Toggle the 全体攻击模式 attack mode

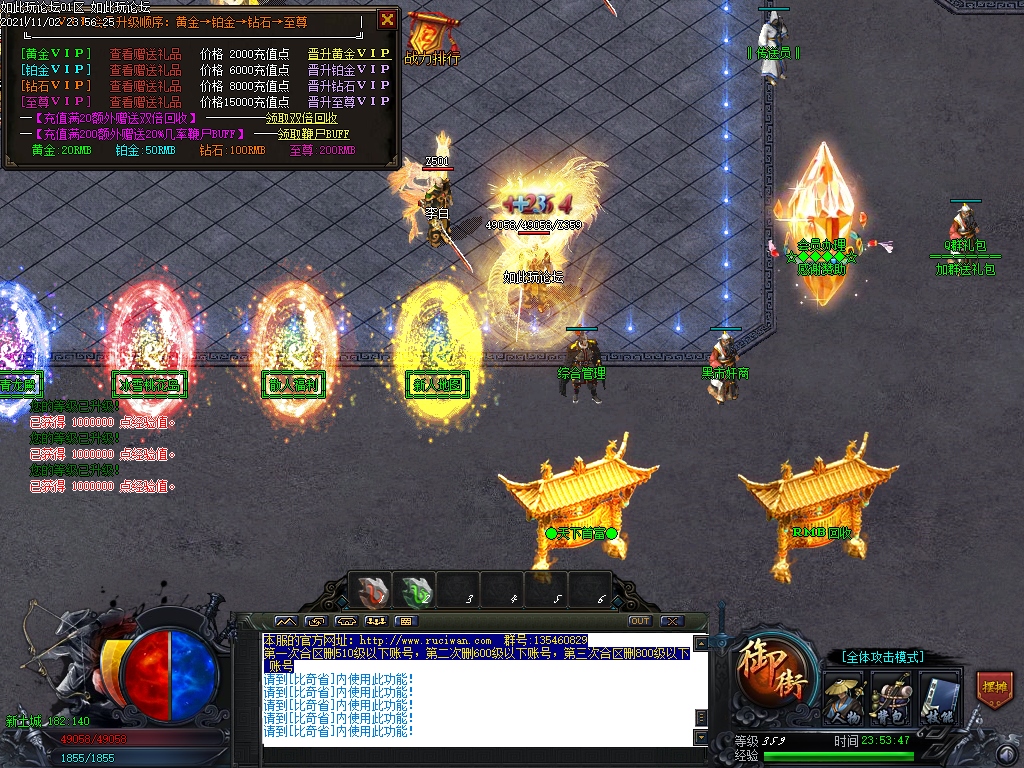882,657
